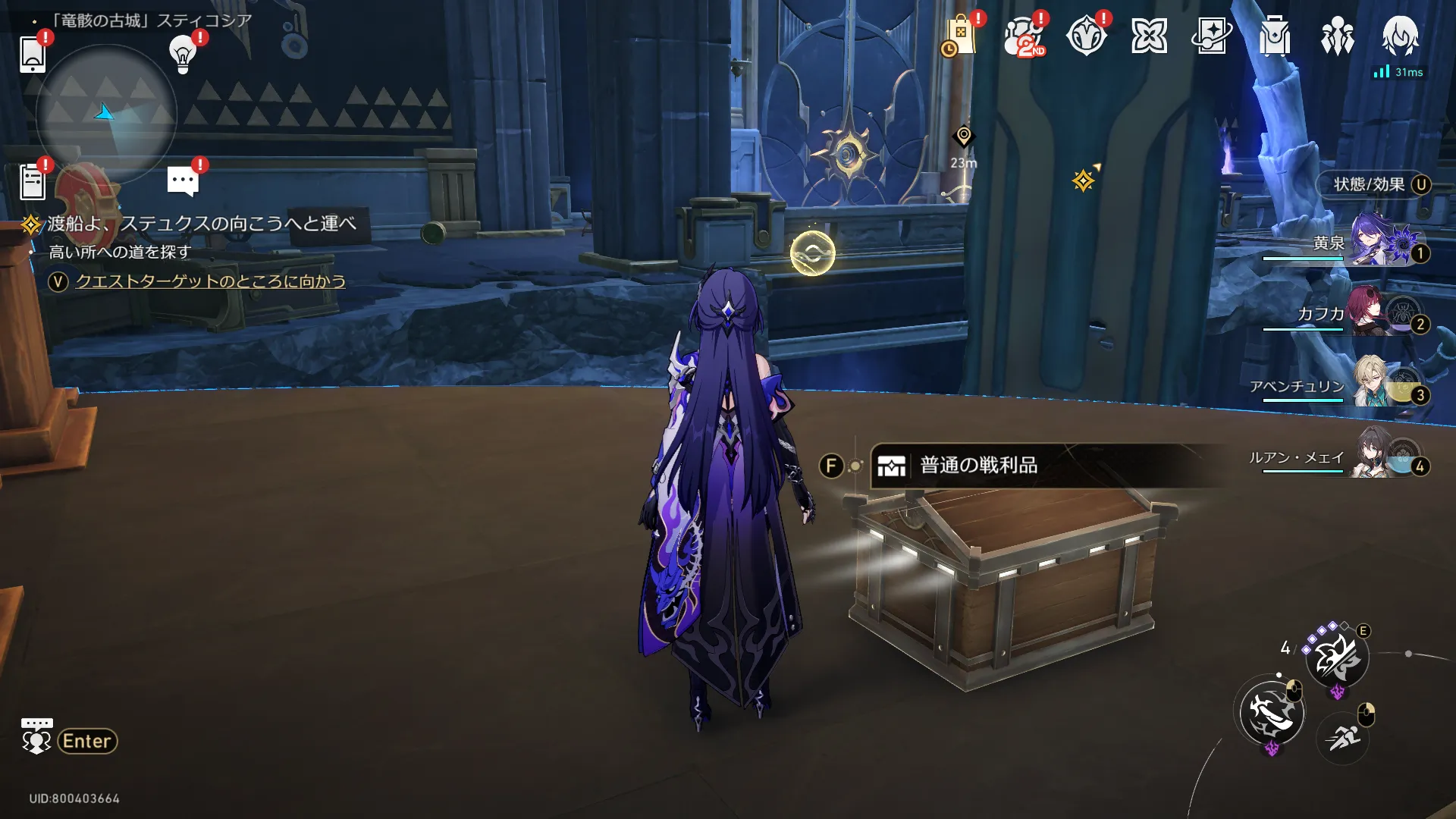Open the 普通の戦利品 chest prompt
The height and width of the screenshot is (819, 1456).
tap(978, 465)
